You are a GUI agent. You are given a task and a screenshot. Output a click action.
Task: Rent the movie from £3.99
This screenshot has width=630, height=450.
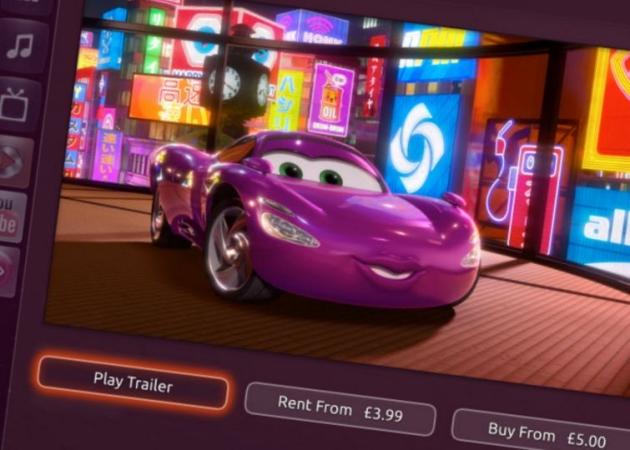pyautogui.click(x=340, y=406)
